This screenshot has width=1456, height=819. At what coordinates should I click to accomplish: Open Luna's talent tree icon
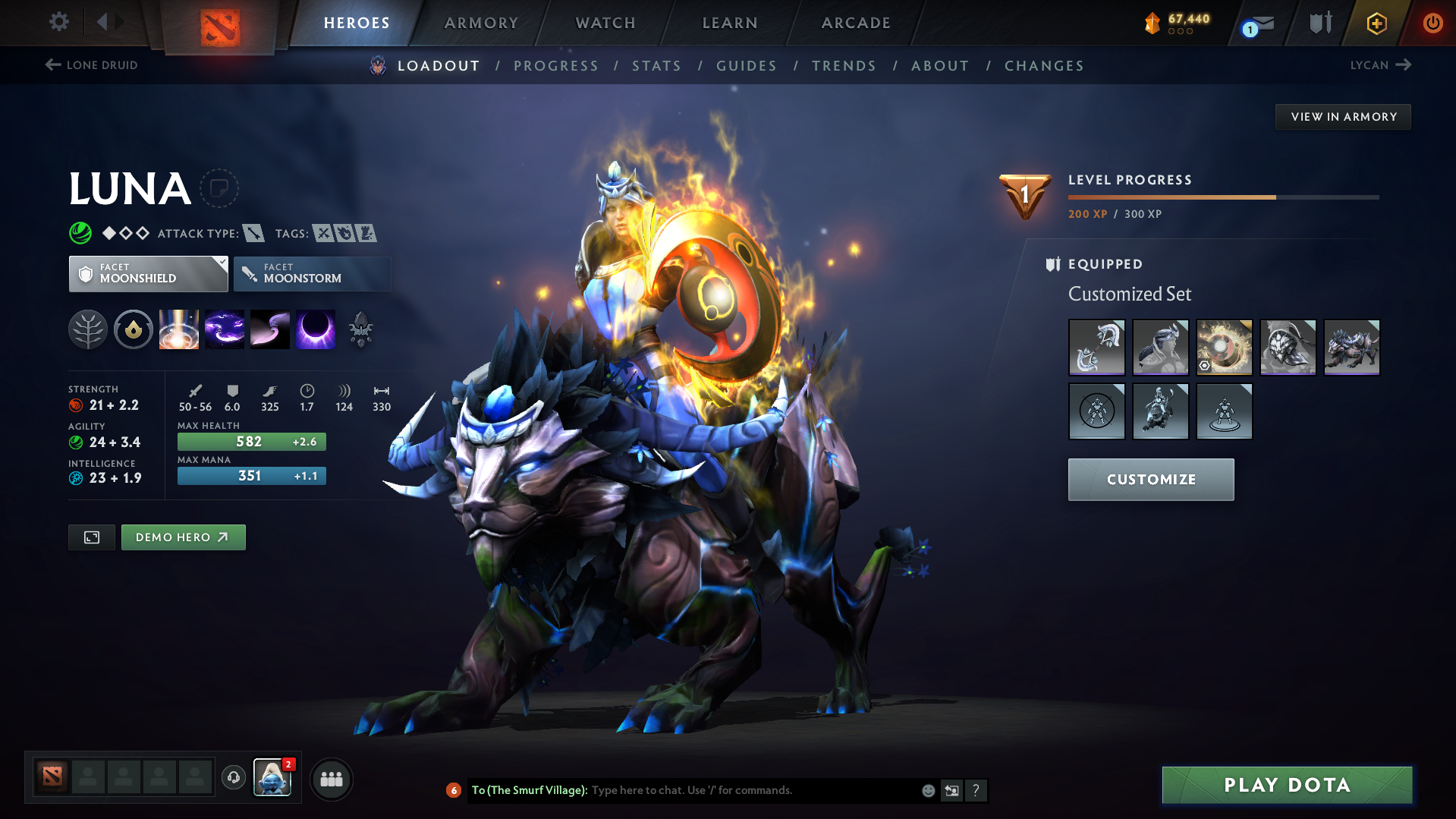(x=89, y=329)
